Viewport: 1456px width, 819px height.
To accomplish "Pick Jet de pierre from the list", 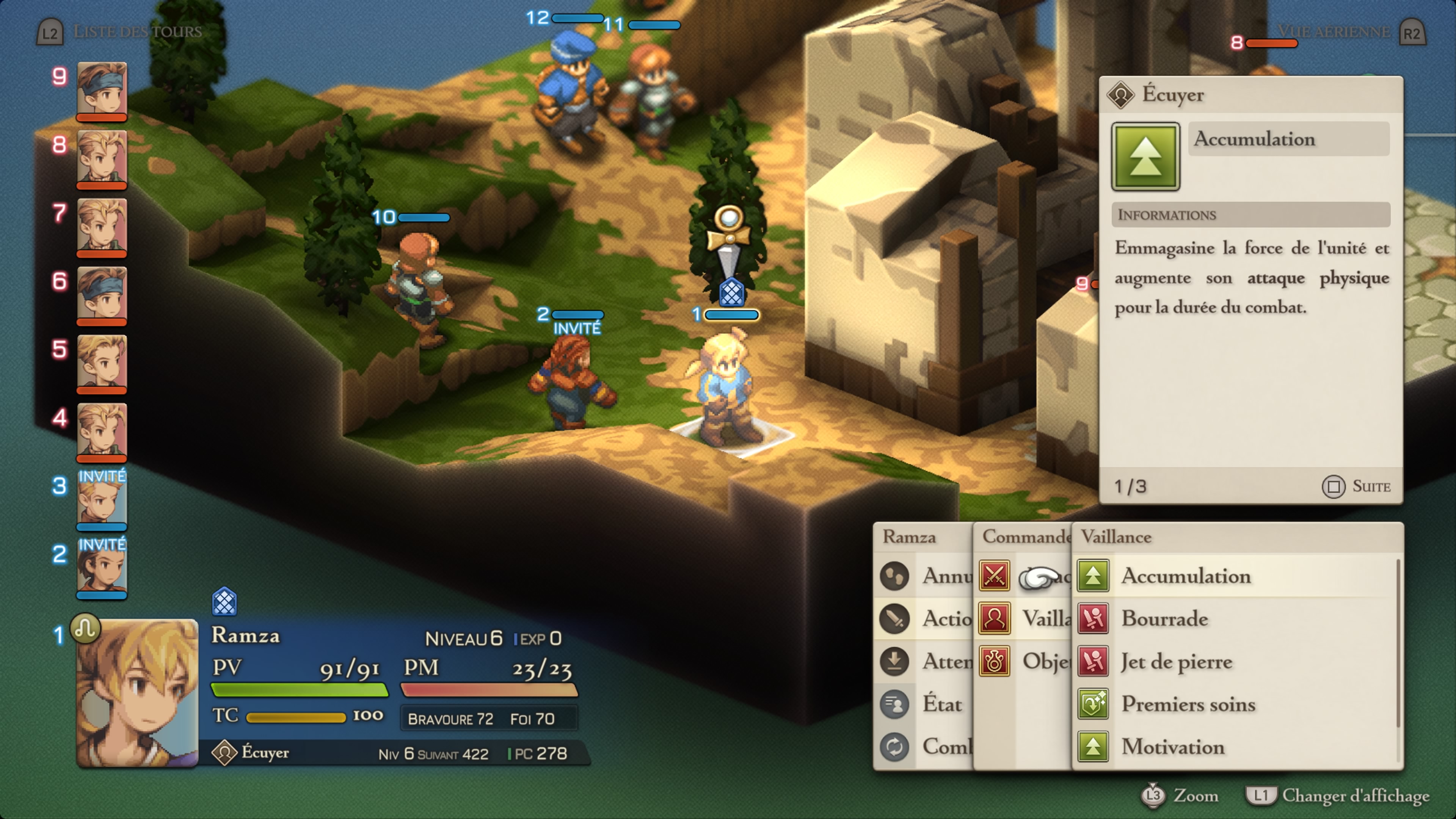I will (1177, 661).
